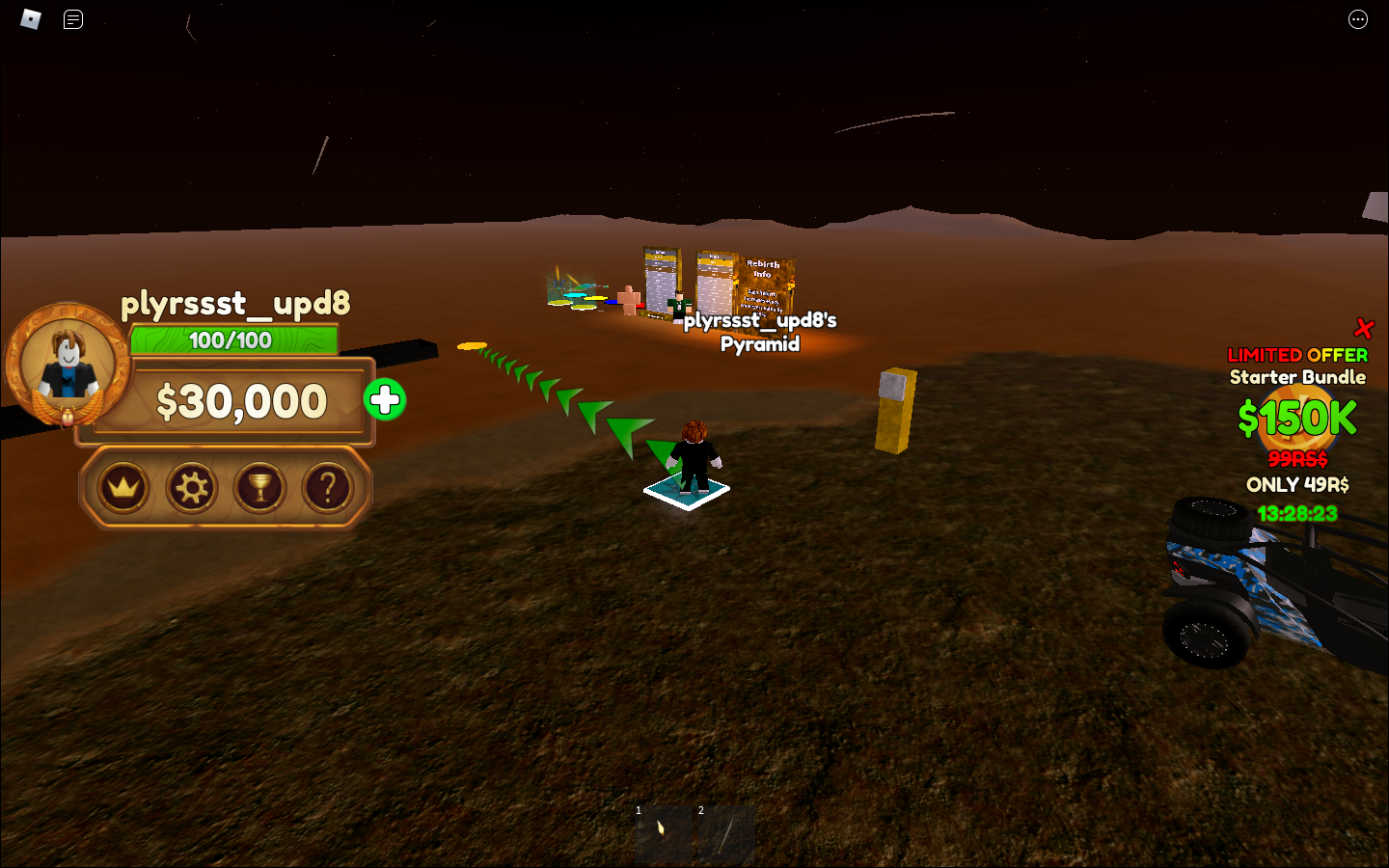
Task: Open the three-dots options menu
Action: click(1357, 19)
